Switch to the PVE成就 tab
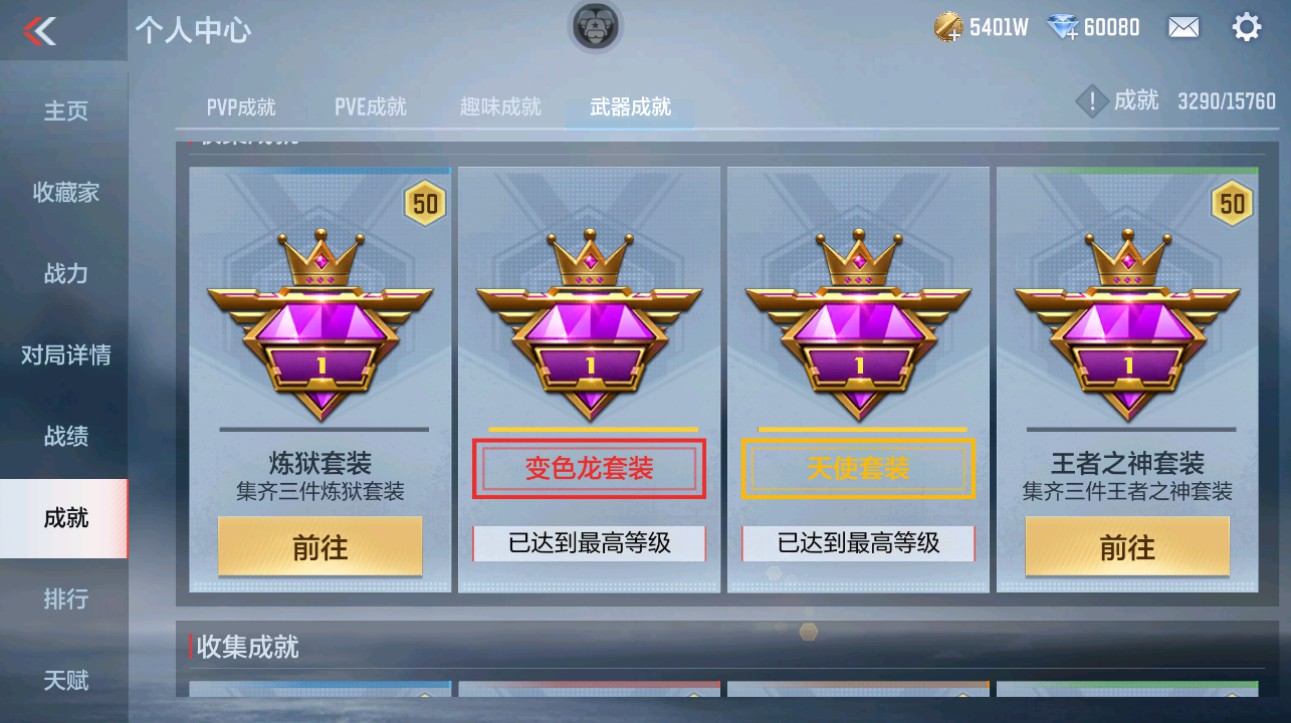The image size is (1291, 723). (x=368, y=106)
